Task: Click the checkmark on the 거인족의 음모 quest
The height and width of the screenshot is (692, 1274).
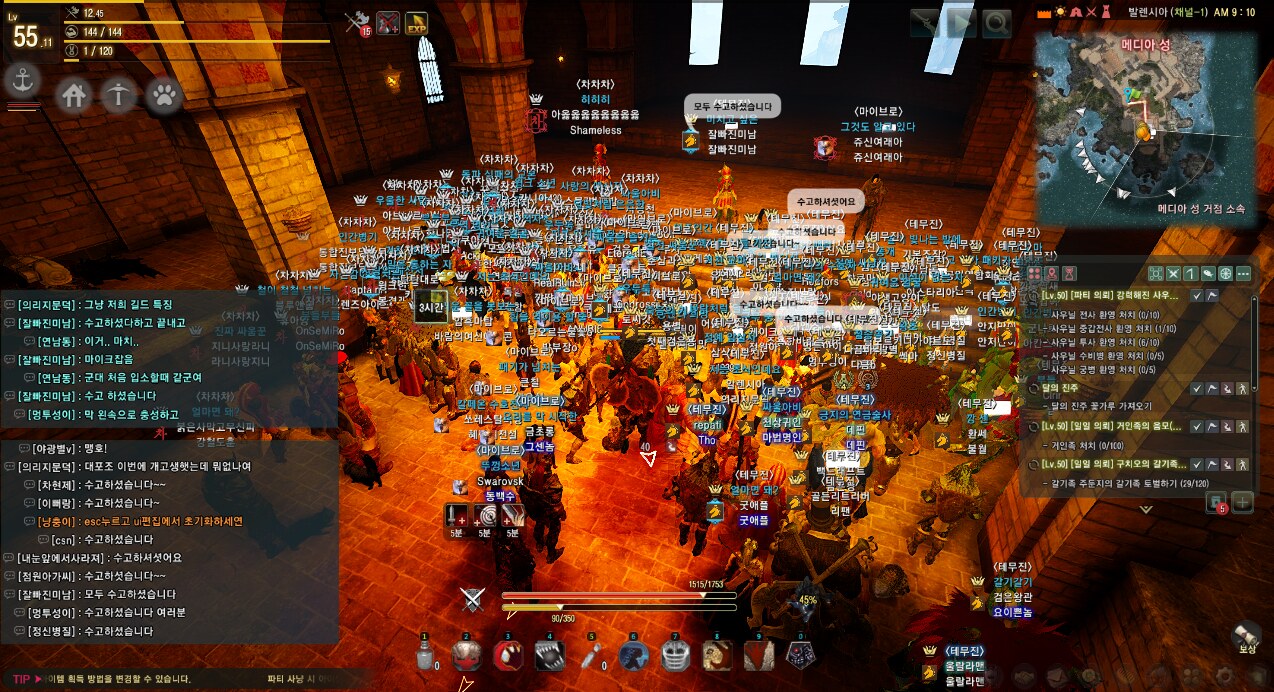Action: pyautogui.click(x=1197, y=426)
